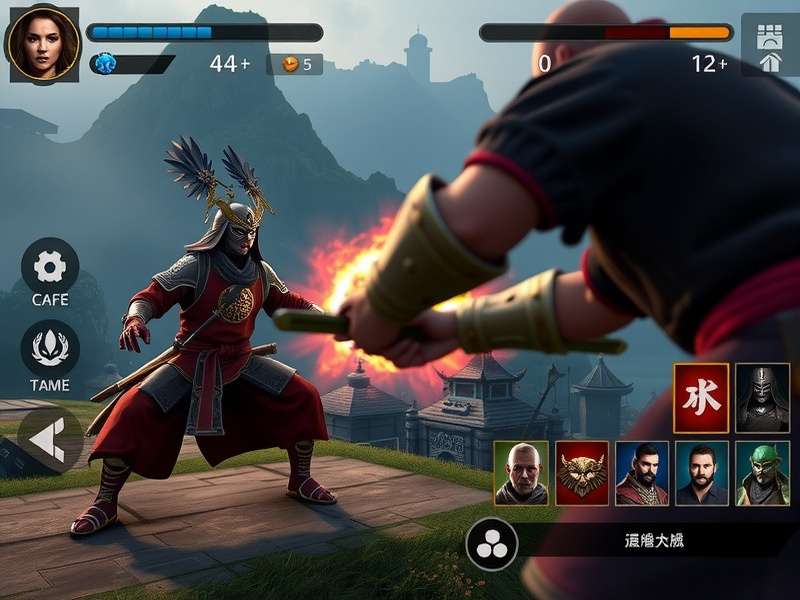Select the green goblin portrait
Image resolution: width=800 pixels, height=600 pixels.
pyautogui.click(x=763, y=473)
